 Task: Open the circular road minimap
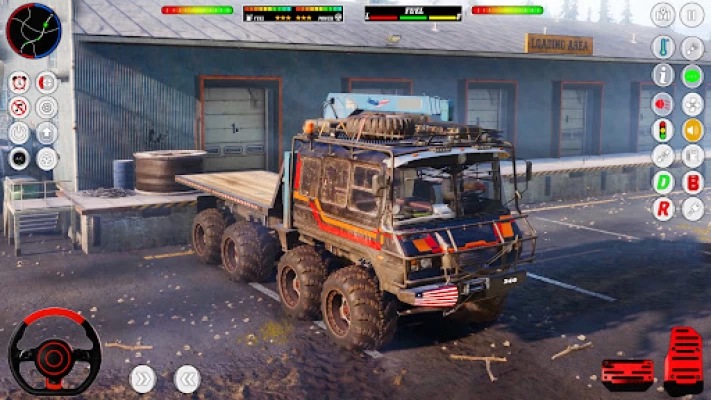pos(33,30)
